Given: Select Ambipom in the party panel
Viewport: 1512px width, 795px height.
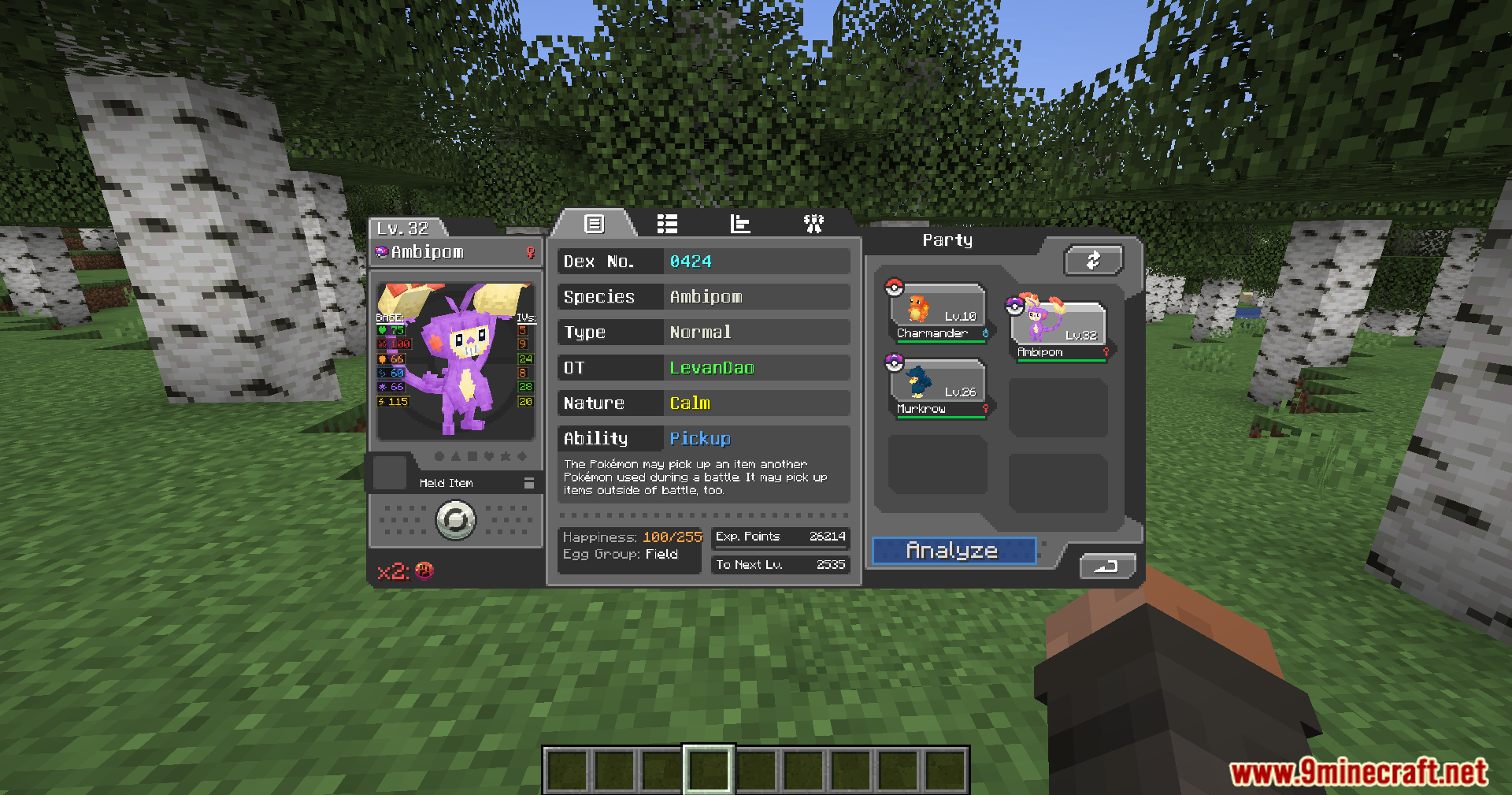Looking at the screenshot, I should coord(1058,331).
